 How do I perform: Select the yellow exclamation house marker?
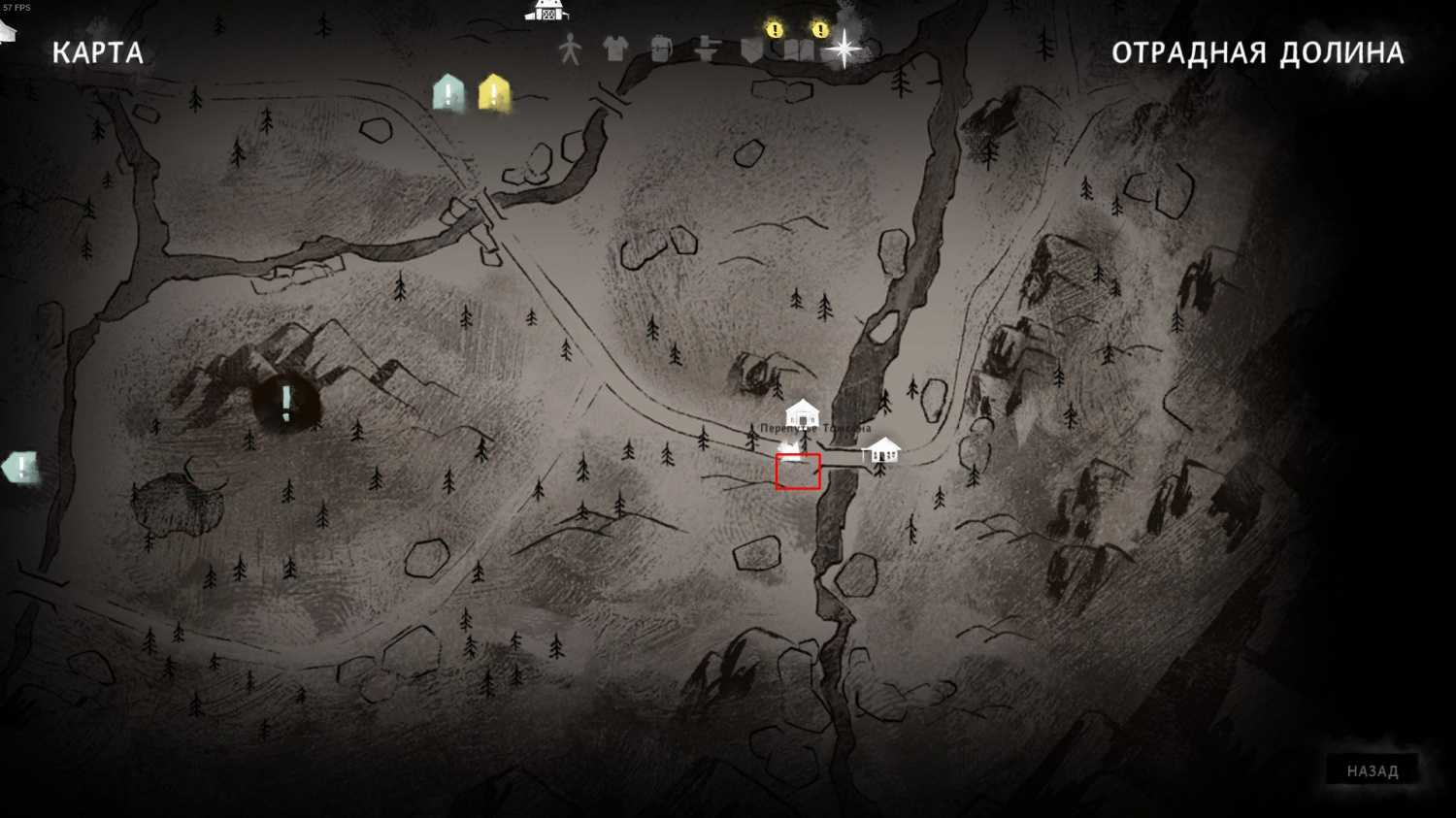[494, 93]
